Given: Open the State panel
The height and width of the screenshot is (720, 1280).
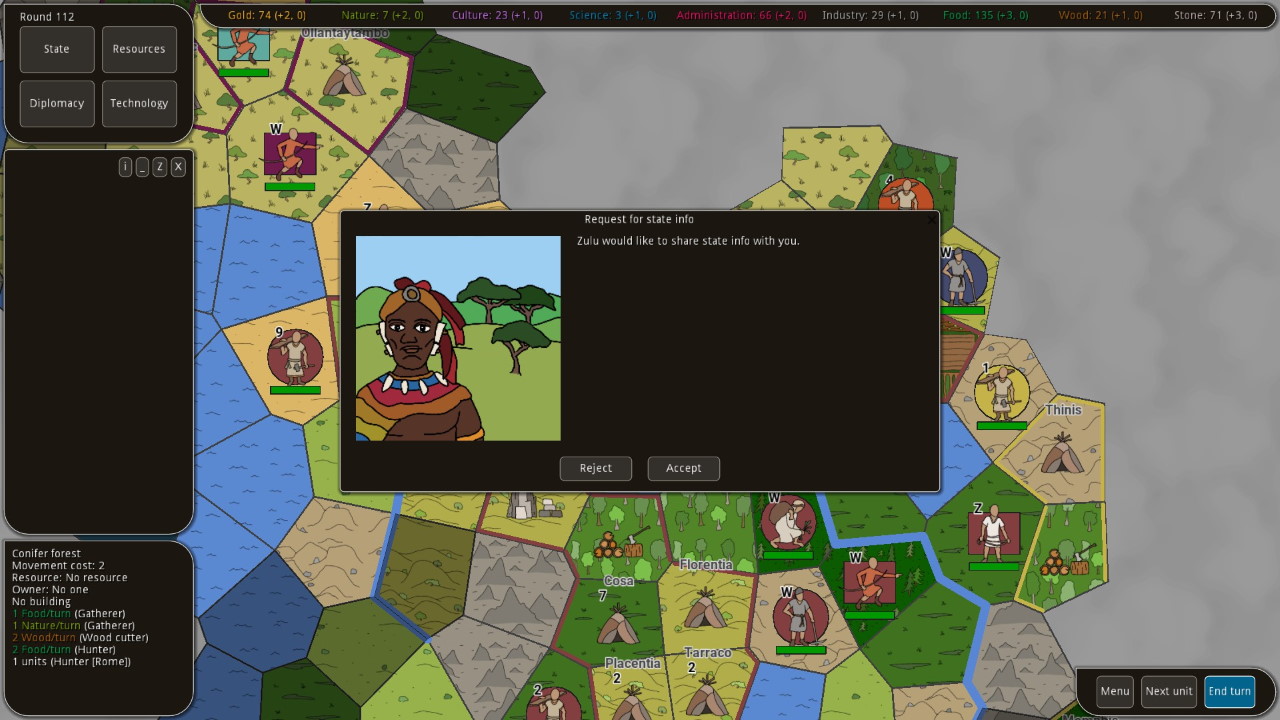Looking at the screenshot, I should [x=57, y=49].
